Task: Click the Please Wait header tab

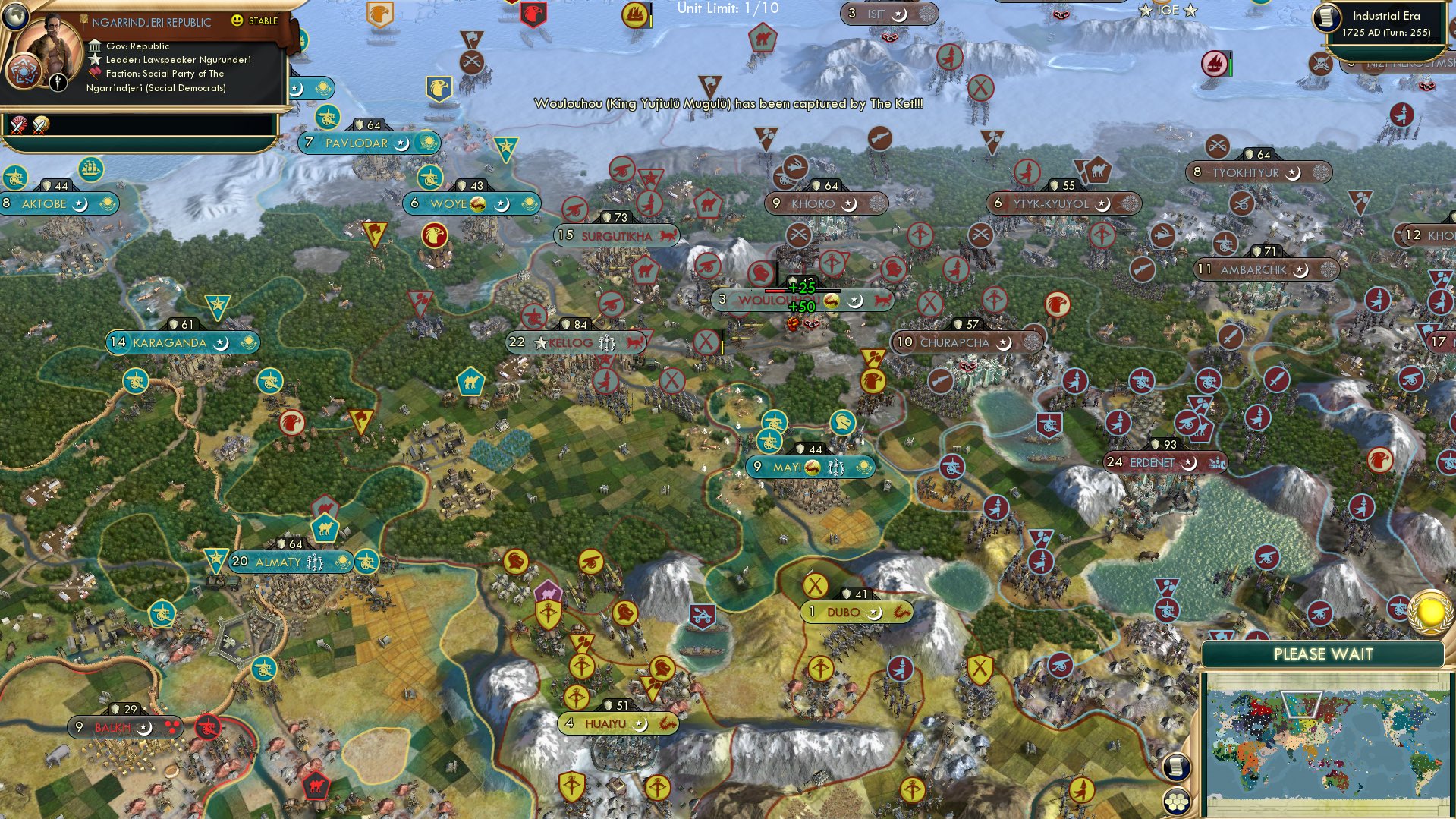Action: 1322,654
